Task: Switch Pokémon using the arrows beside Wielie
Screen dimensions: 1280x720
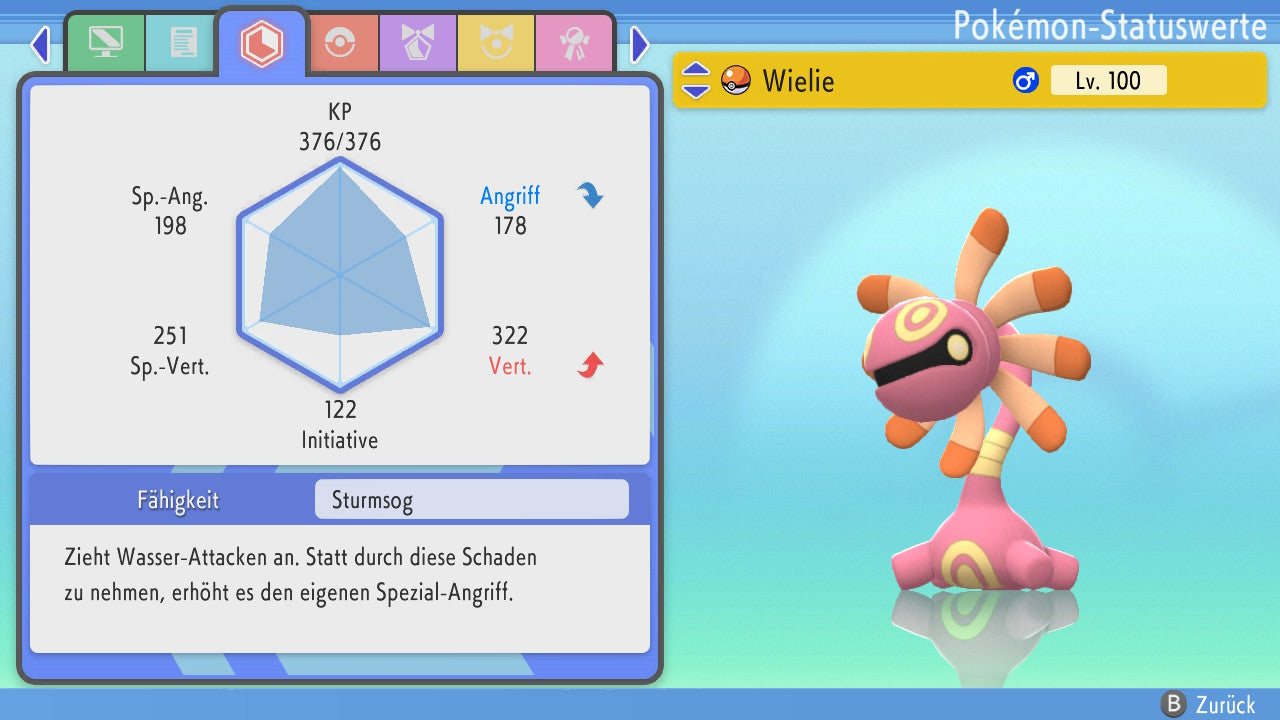Action: [696, 80]
